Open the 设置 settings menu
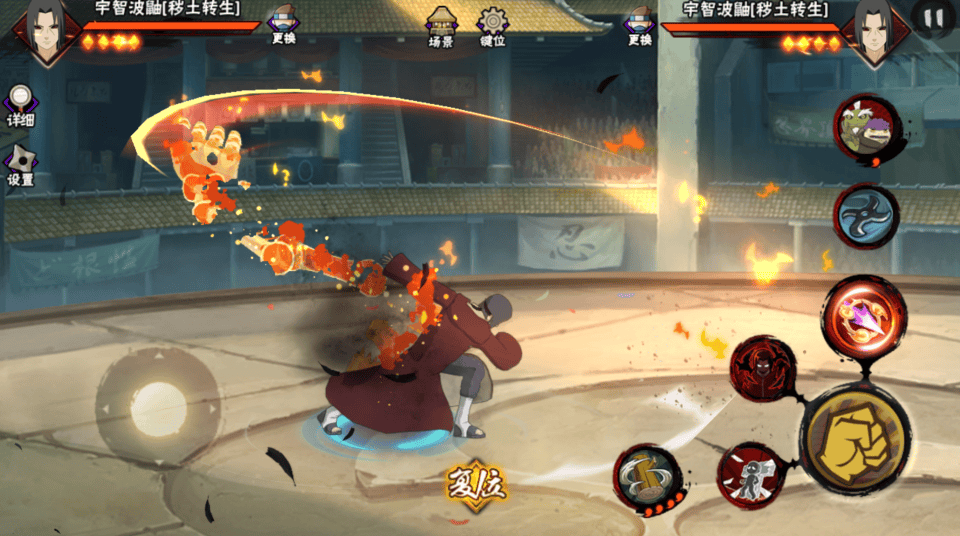This screenshot has width=960, height=536. 20,165
